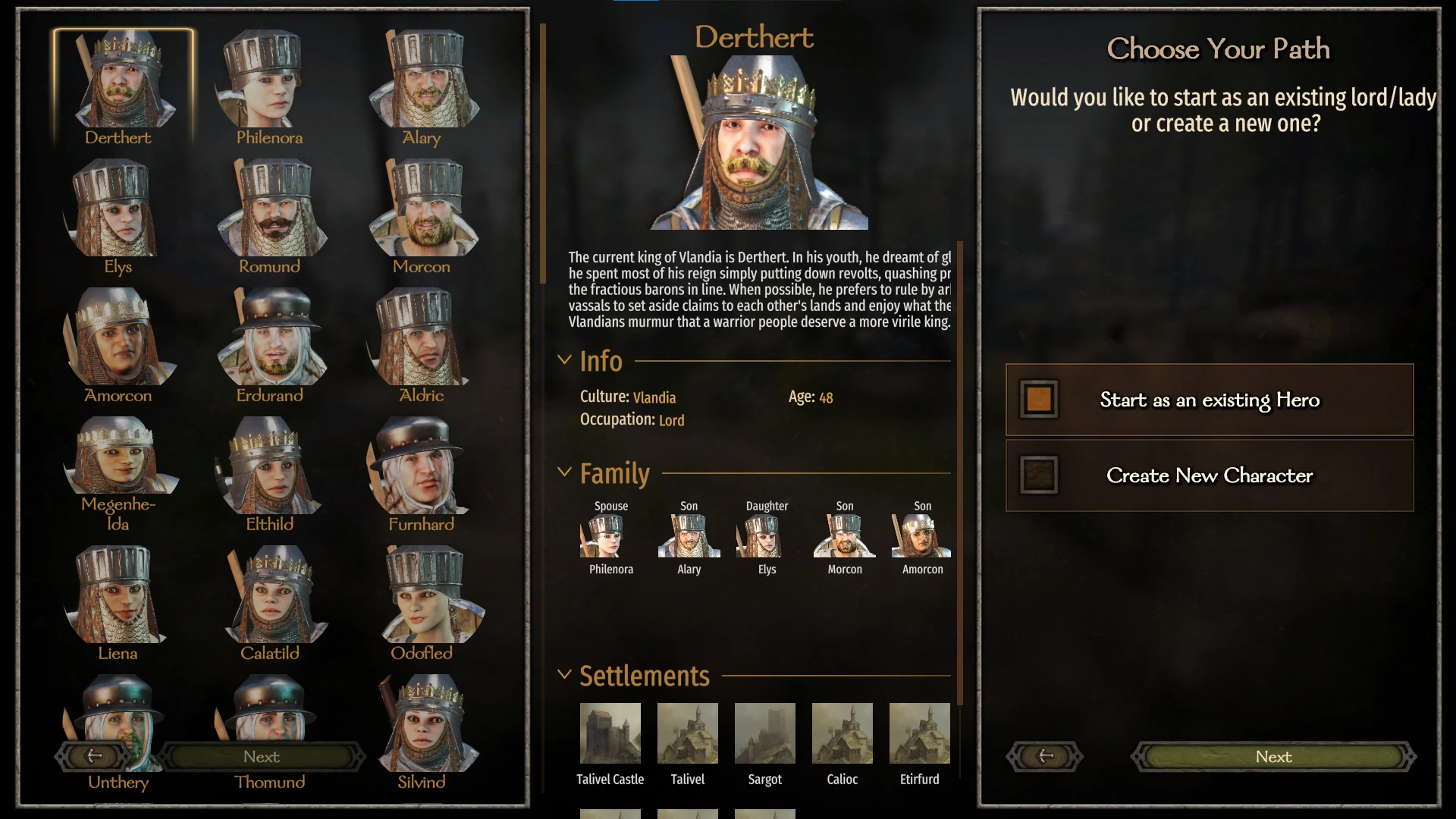Screen dimensions: 1456x819
Task: Collapse the Settlements section
Action: (x=565, y=673)
